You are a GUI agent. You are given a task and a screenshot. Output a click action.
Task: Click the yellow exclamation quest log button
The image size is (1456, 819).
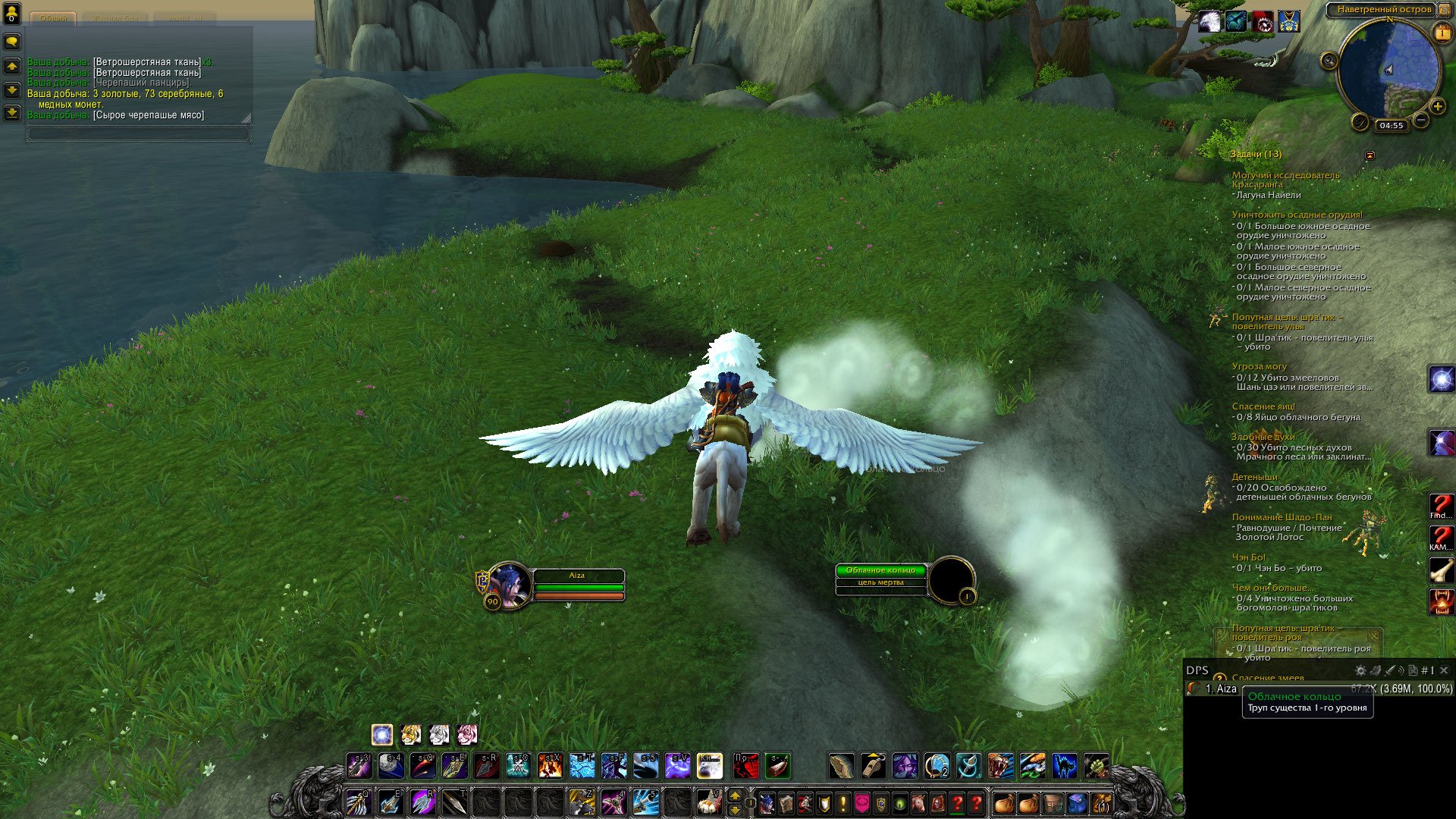coord(843,803)
